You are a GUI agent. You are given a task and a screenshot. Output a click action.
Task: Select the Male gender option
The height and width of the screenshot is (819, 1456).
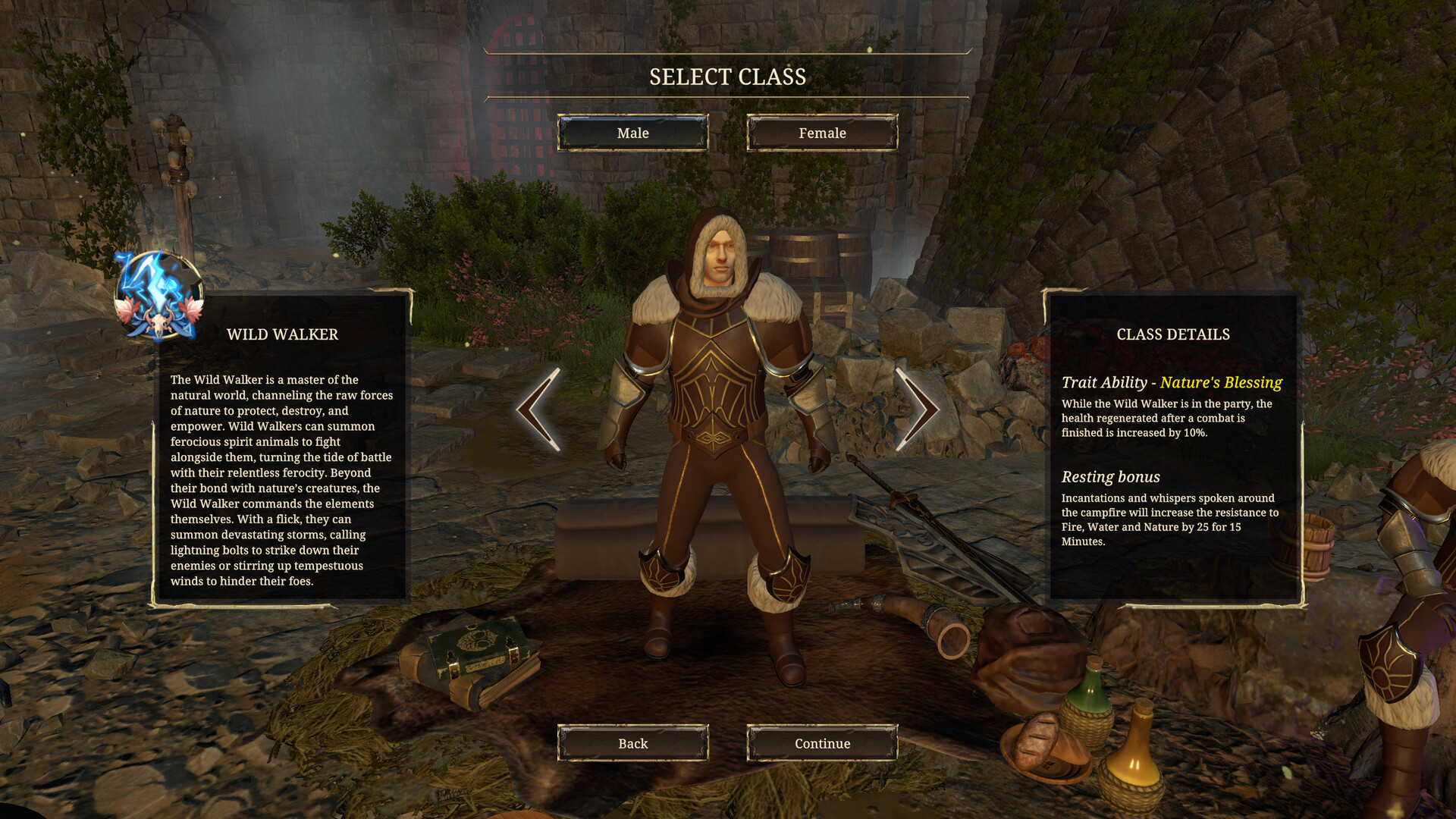tap(632, 133)
